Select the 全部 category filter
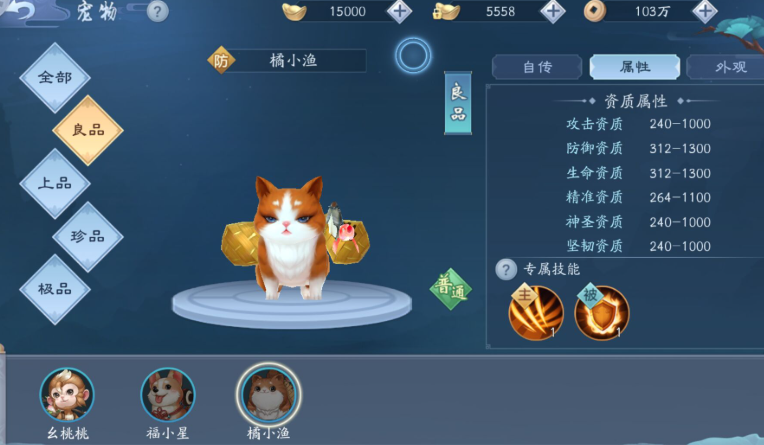 55,78
